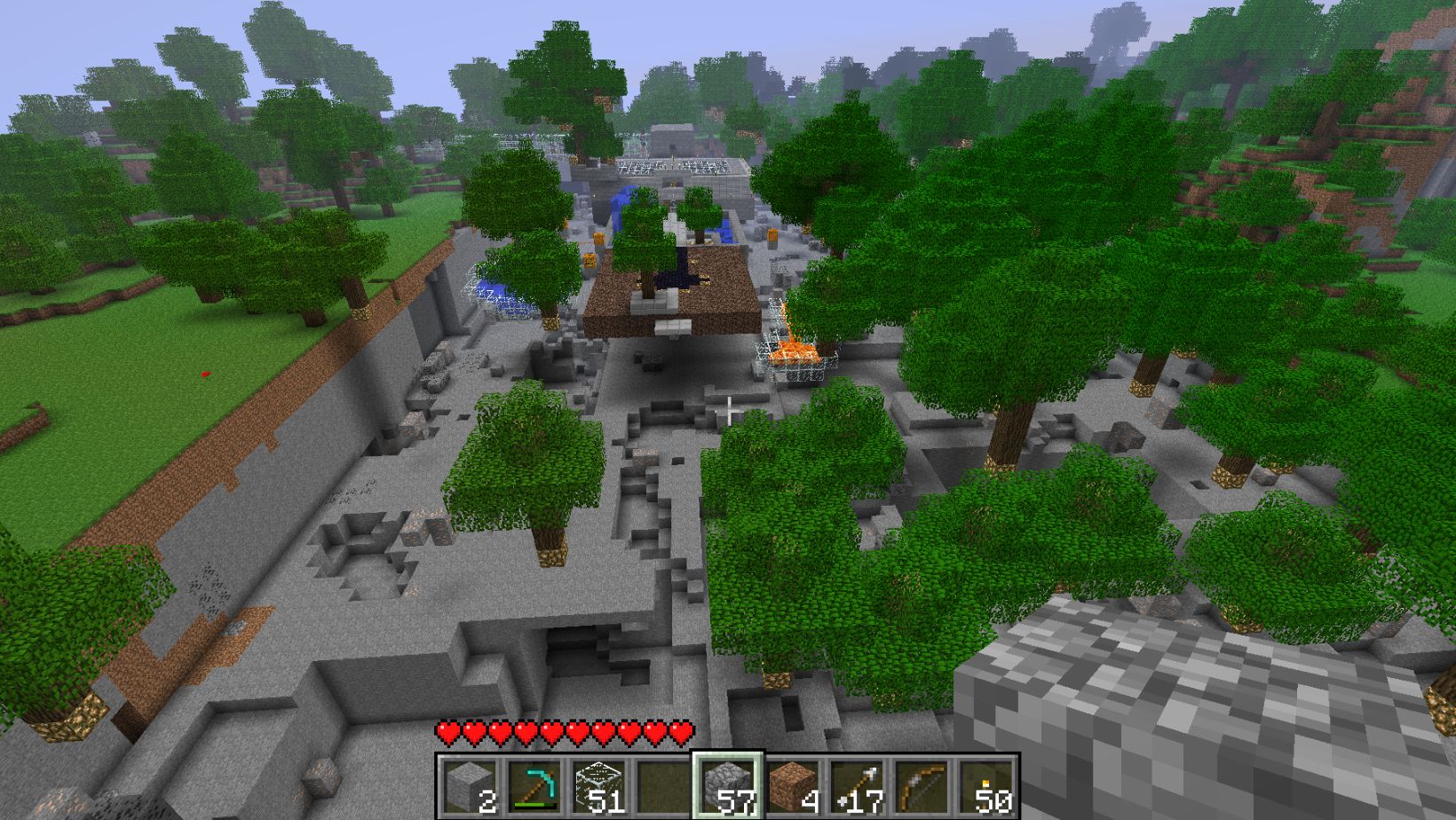Select the torch stack of 50

(x=987, y=785)
